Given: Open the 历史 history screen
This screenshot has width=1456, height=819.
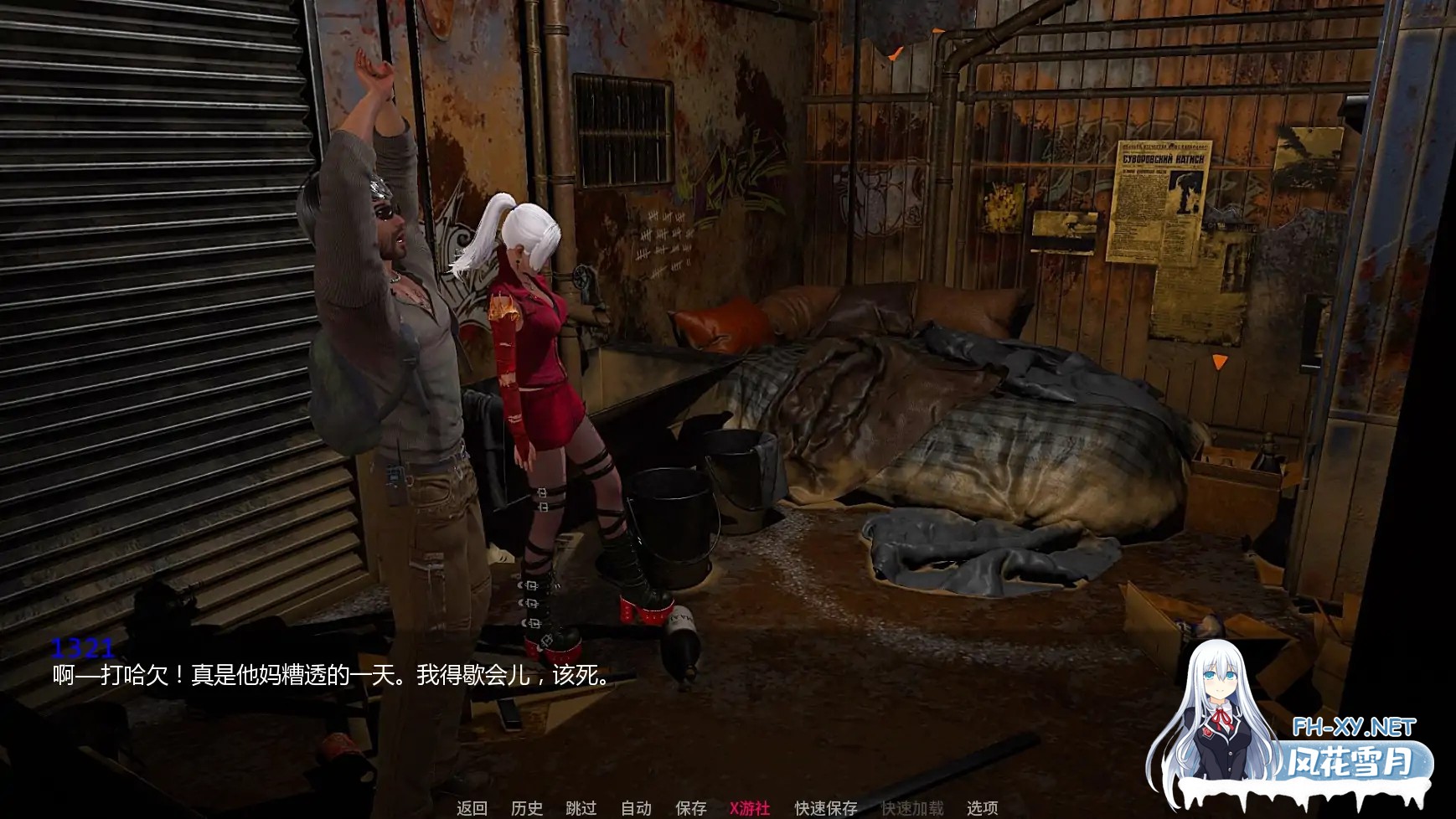Looking at the screenshot, I should pos(526,810).
